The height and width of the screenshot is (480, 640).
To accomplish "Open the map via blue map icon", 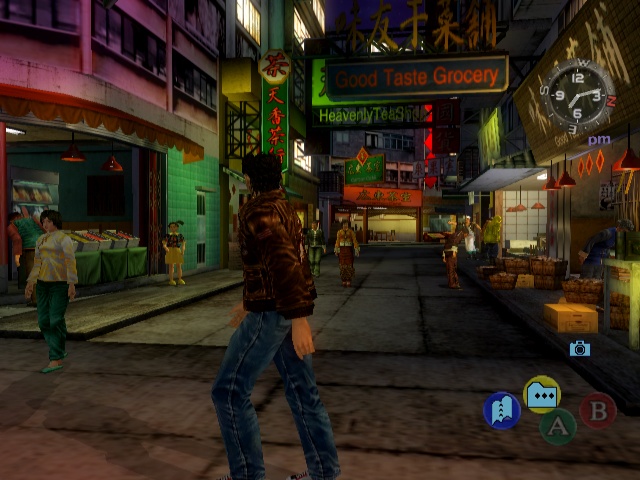I will 501,410.
